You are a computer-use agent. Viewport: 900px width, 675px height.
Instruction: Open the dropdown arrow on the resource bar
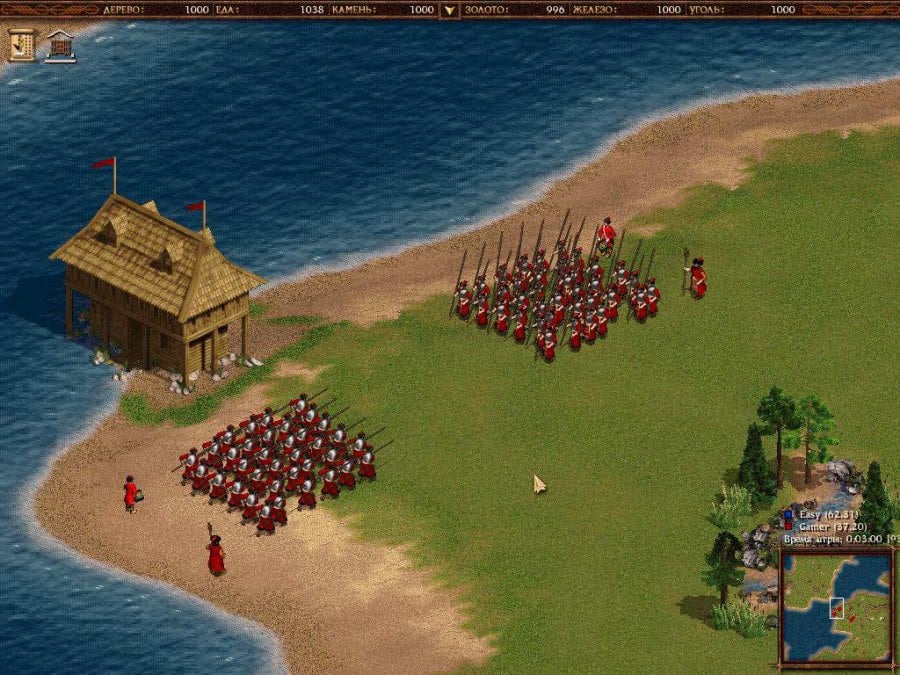coord(450,10)
